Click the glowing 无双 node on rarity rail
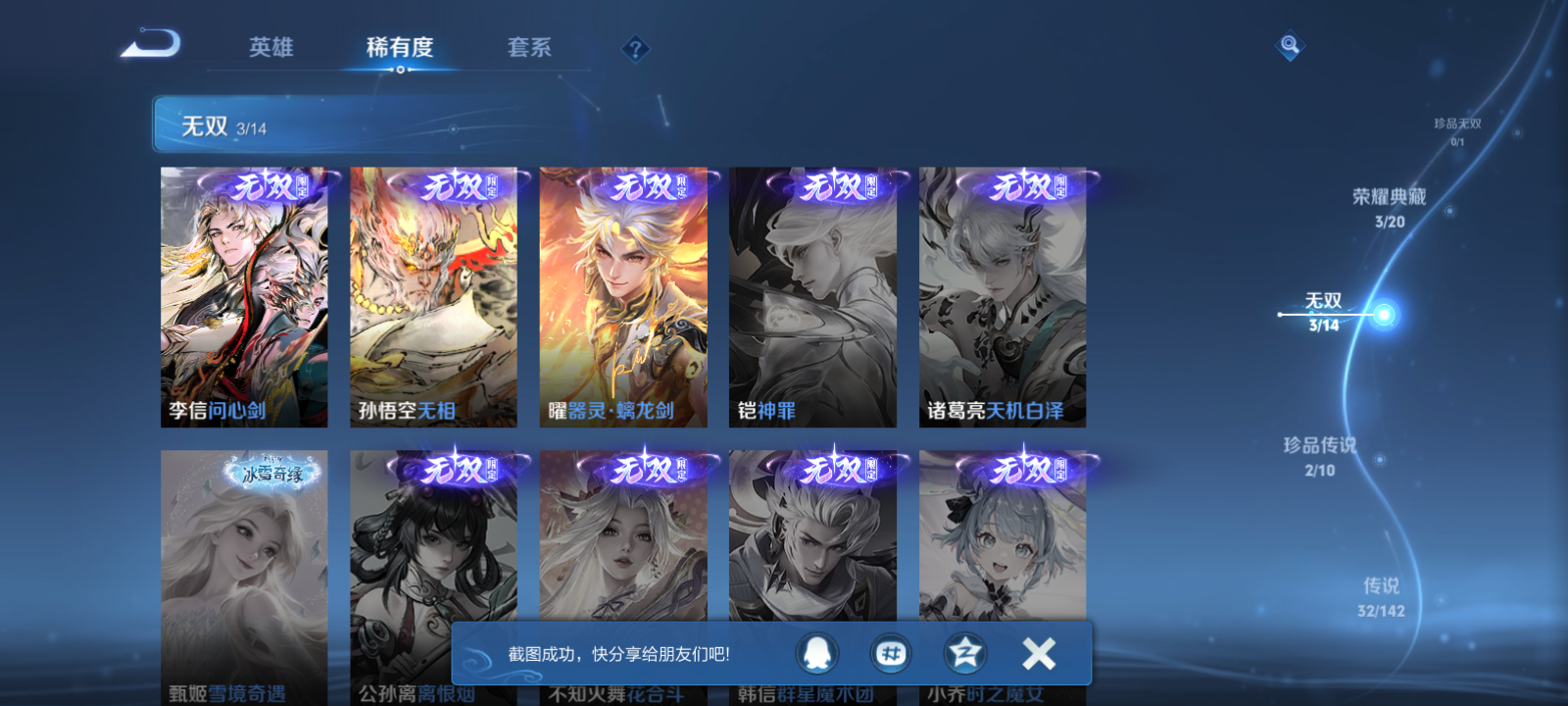The width and height of the screenshot is (1568, 706). click(x=1383, y=315)
